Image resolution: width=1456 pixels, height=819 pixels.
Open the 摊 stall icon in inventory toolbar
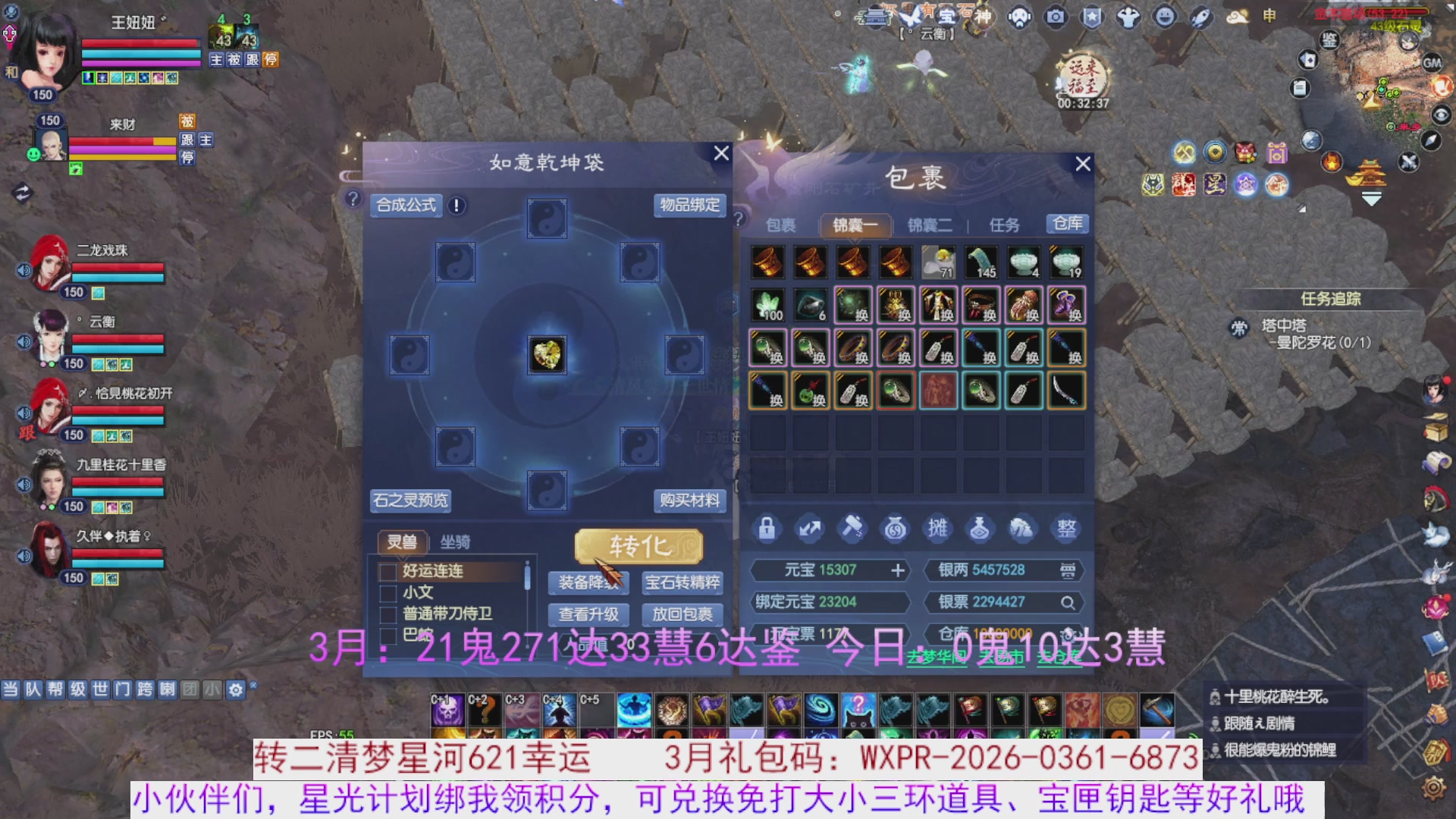[x=937, y=529]
